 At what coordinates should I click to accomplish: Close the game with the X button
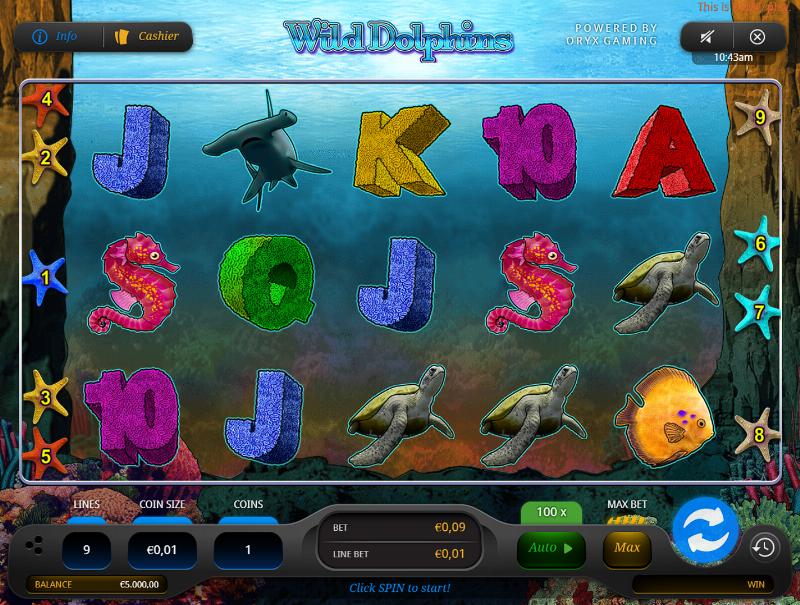pyautogui.click(x=757, y=37)
